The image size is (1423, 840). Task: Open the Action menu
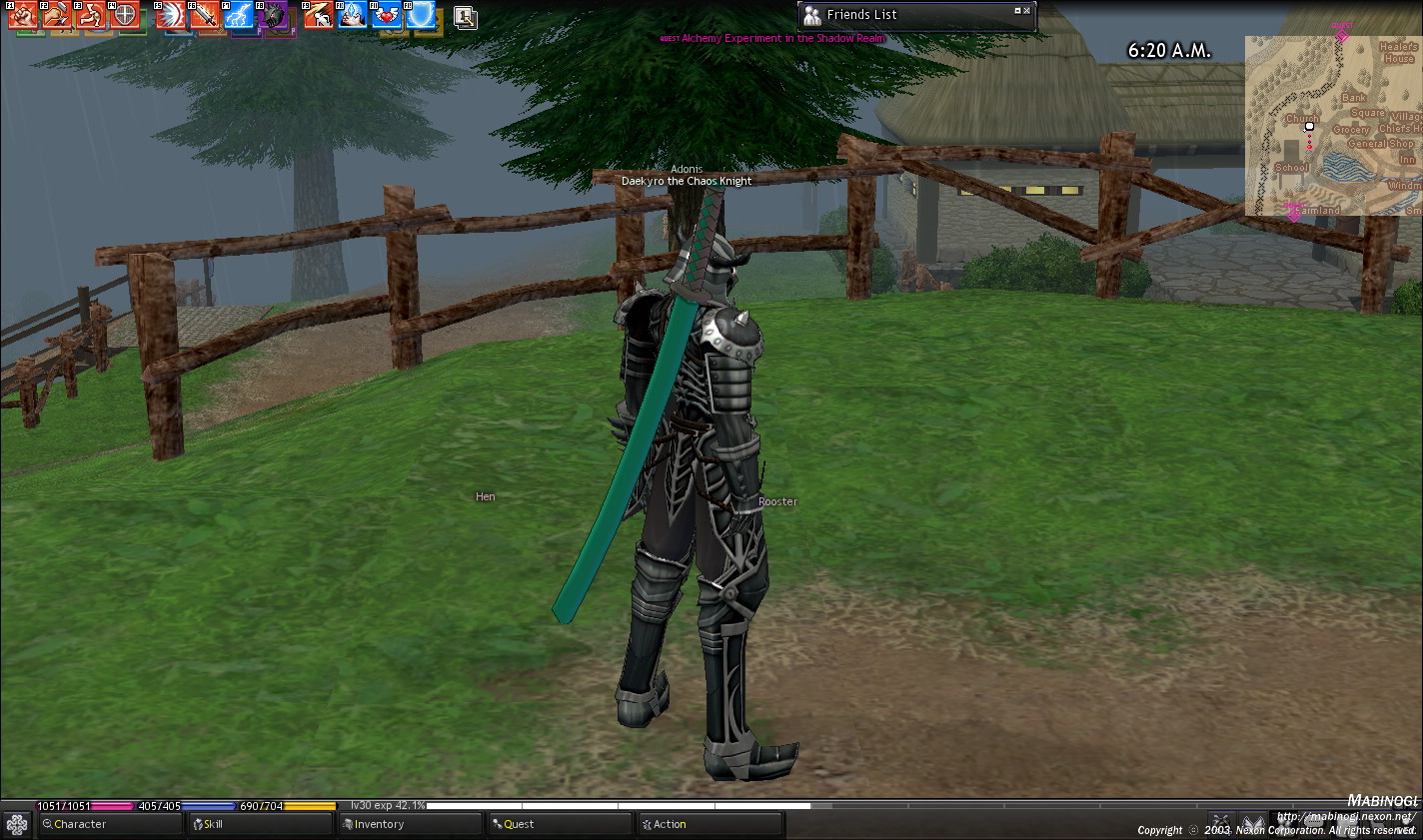[709, 824]
